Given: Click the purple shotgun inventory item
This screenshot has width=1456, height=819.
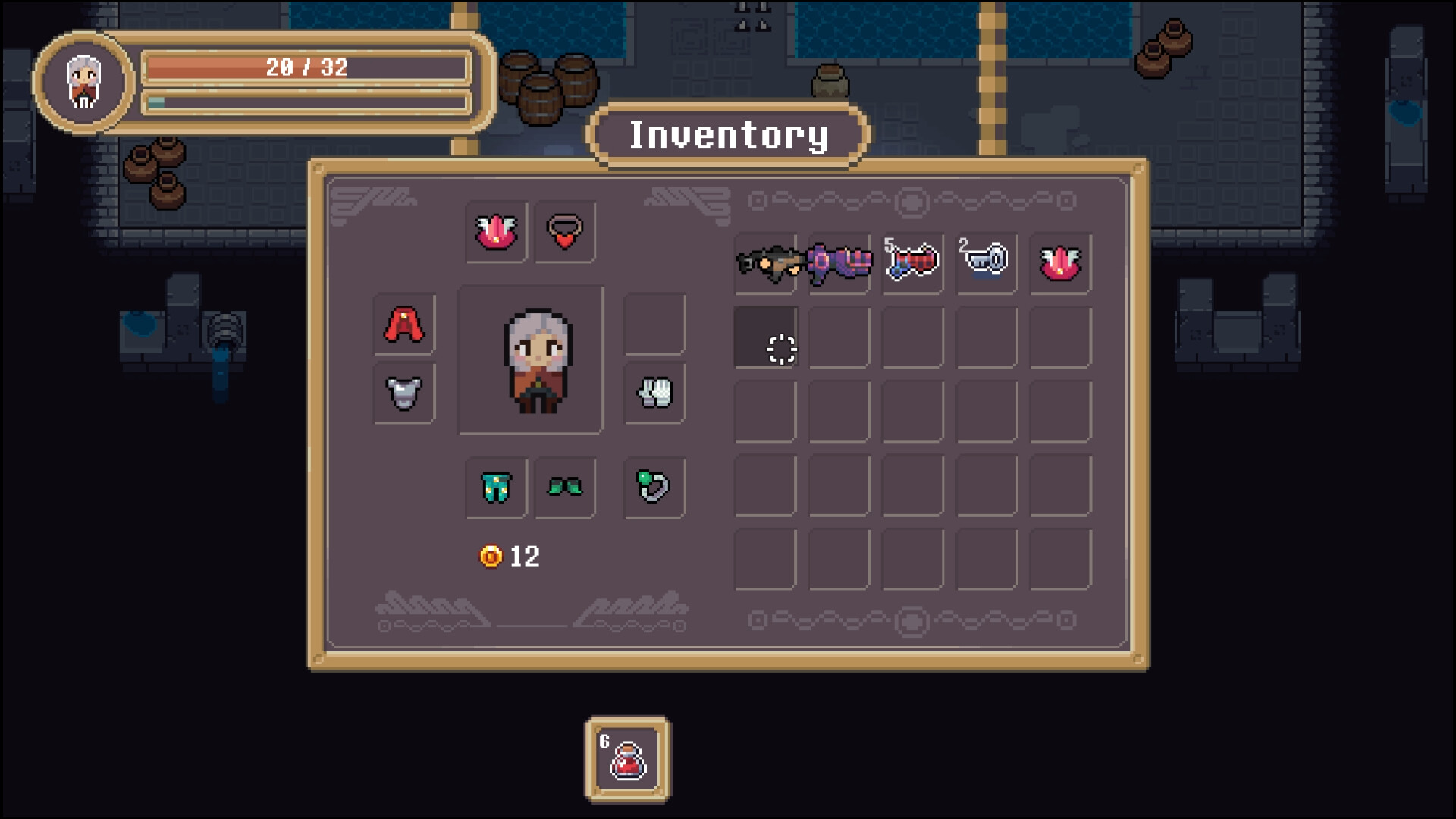Looking at the screenshot, I should click(839, 262).
